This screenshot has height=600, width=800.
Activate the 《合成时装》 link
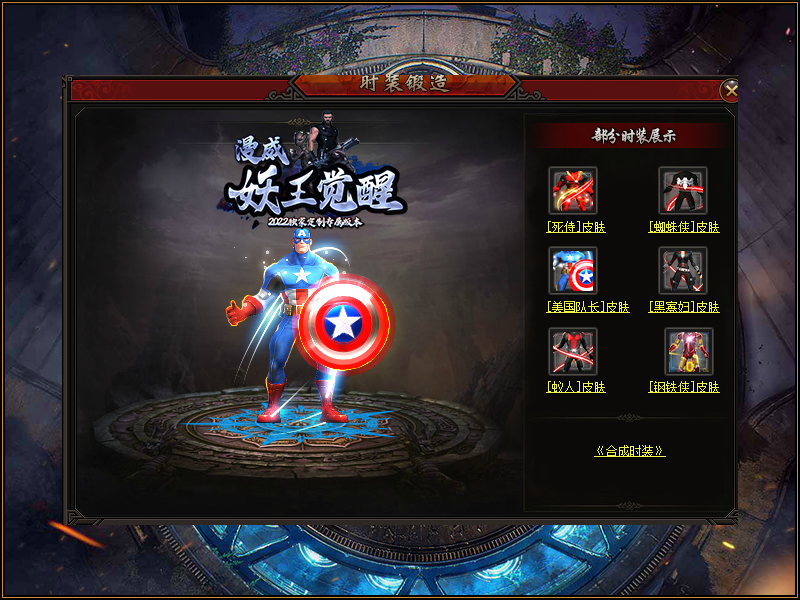click(x=630, y=451)
